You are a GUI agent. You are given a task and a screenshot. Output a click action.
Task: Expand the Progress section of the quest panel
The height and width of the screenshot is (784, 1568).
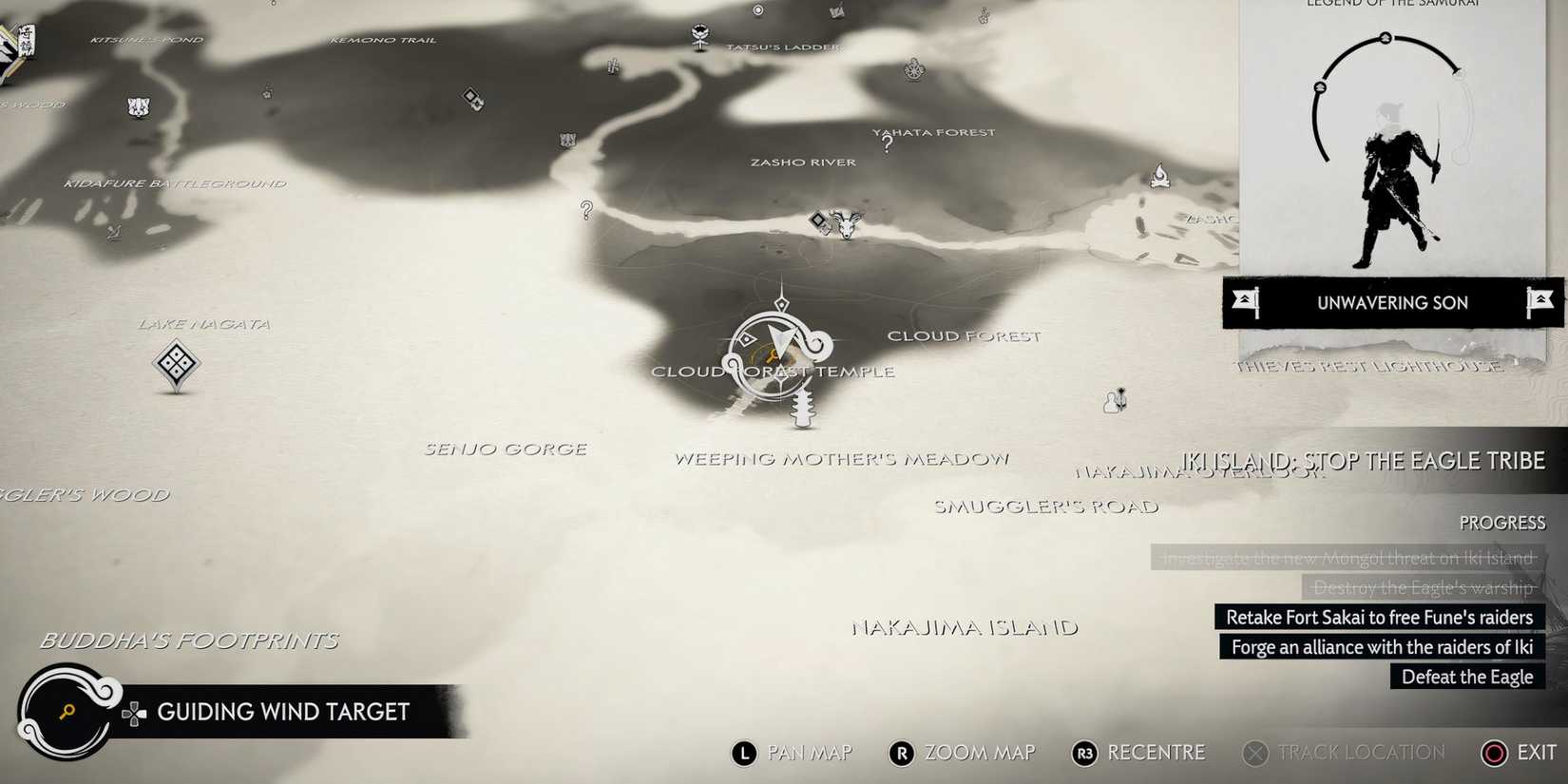pos(1501,523)
